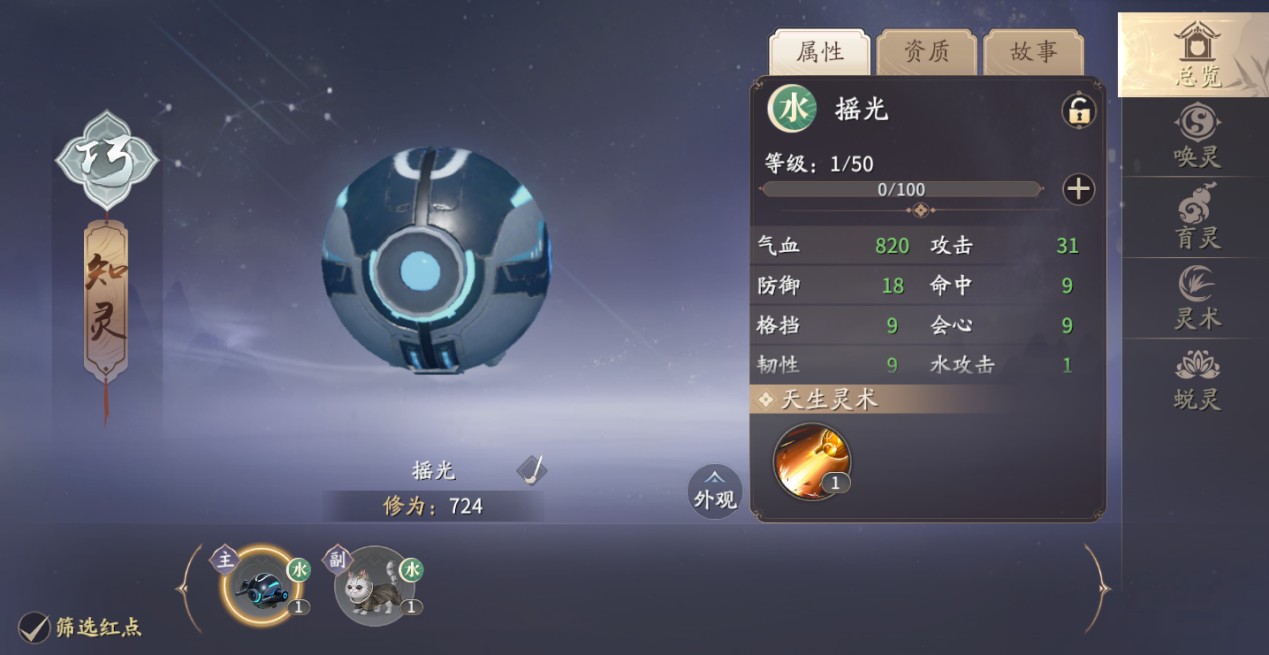Viewport: 1269px width, 655px height.
Task: Choose the 蜕灵 menu entry
Action: point(1196,381)
